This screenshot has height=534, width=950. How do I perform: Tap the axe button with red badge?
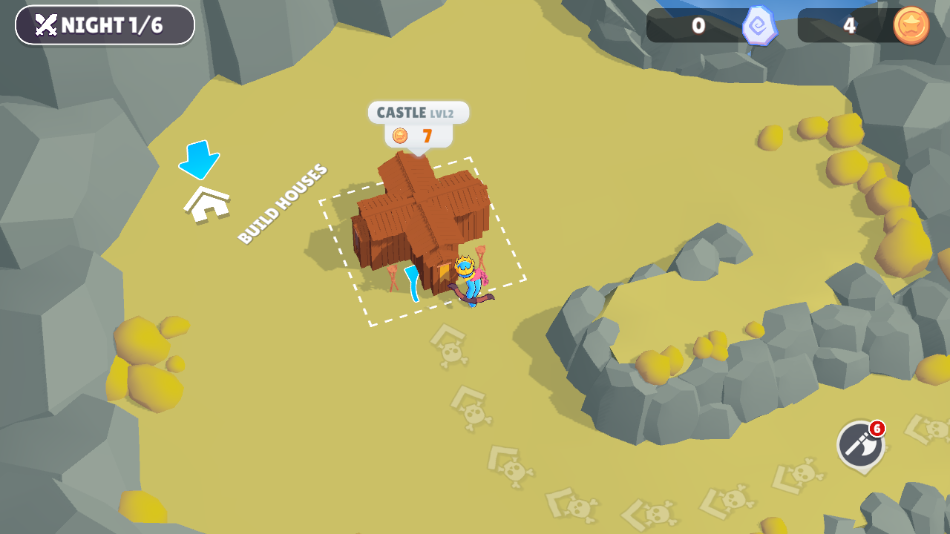point(860,445)
